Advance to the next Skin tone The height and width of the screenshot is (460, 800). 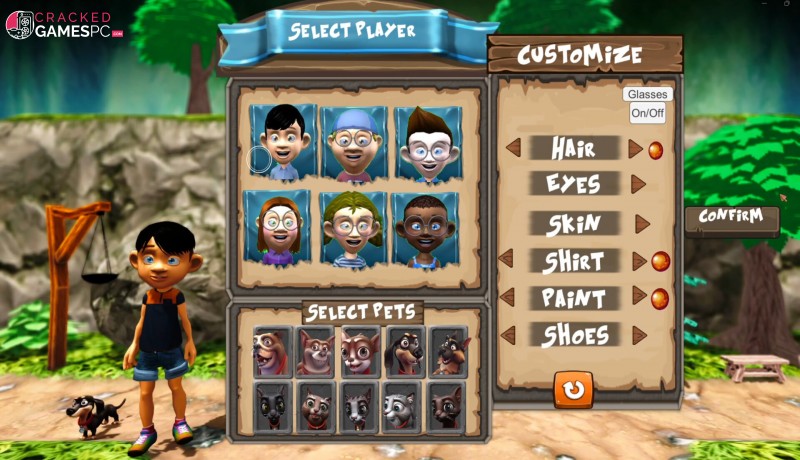tap(642, 224)
